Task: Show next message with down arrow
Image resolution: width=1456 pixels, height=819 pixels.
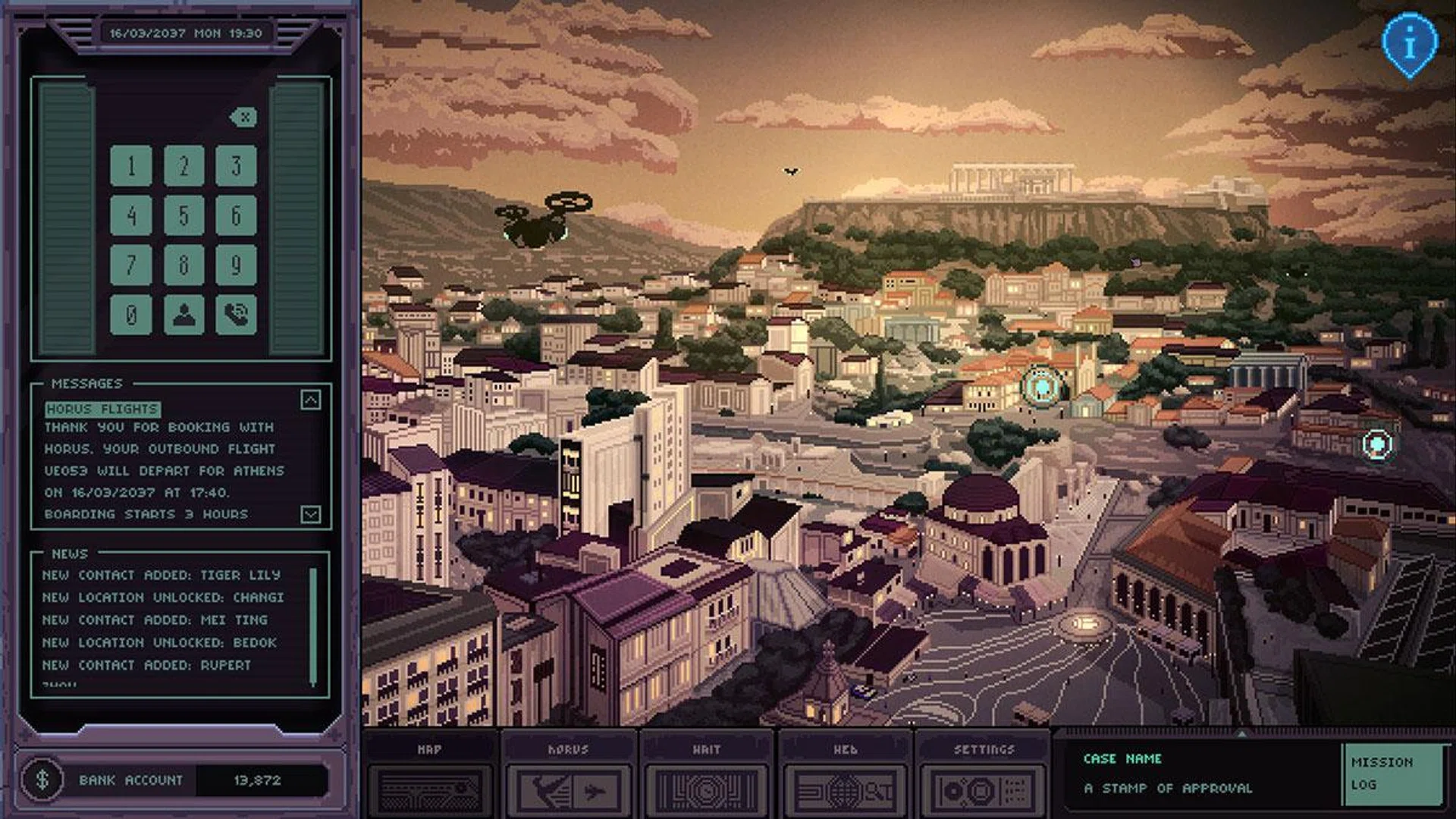Action: 310,514
